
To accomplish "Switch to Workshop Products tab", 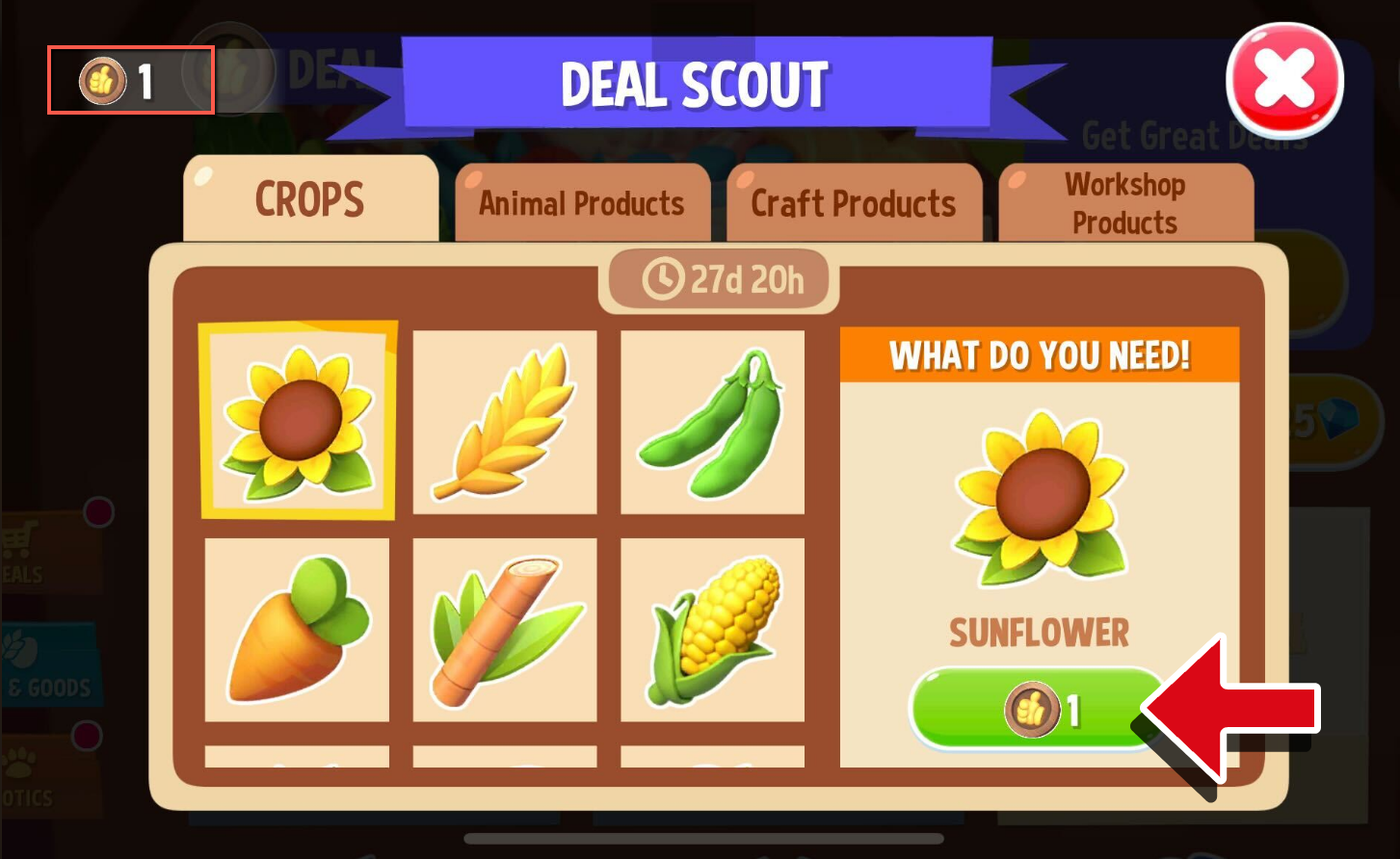I will (x=1125, y=203).
